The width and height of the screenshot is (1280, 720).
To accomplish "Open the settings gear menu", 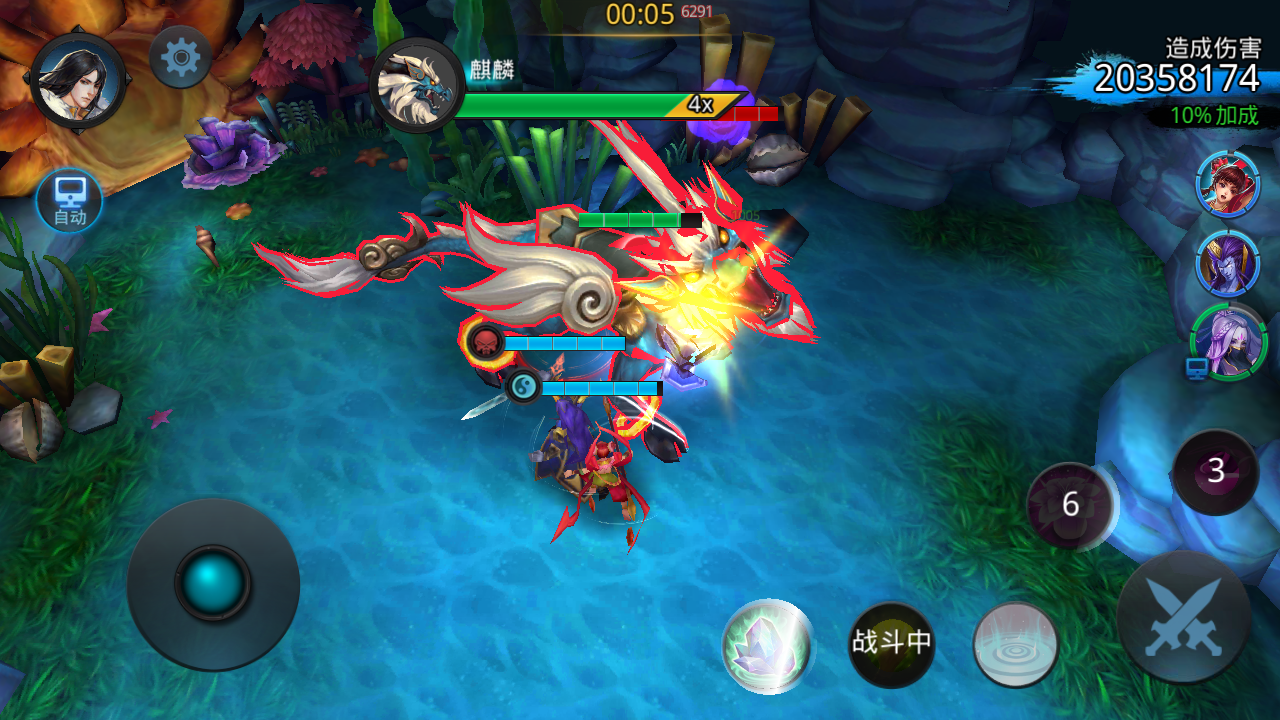I will [x=180, y=57].
